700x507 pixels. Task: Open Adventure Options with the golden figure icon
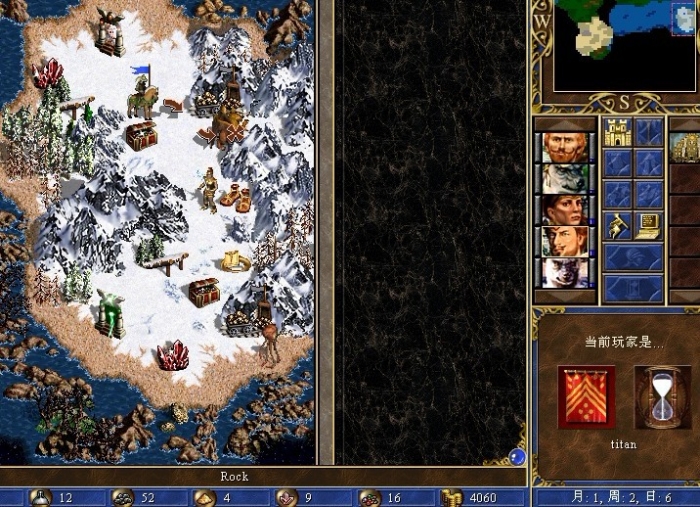pos(617,226)
